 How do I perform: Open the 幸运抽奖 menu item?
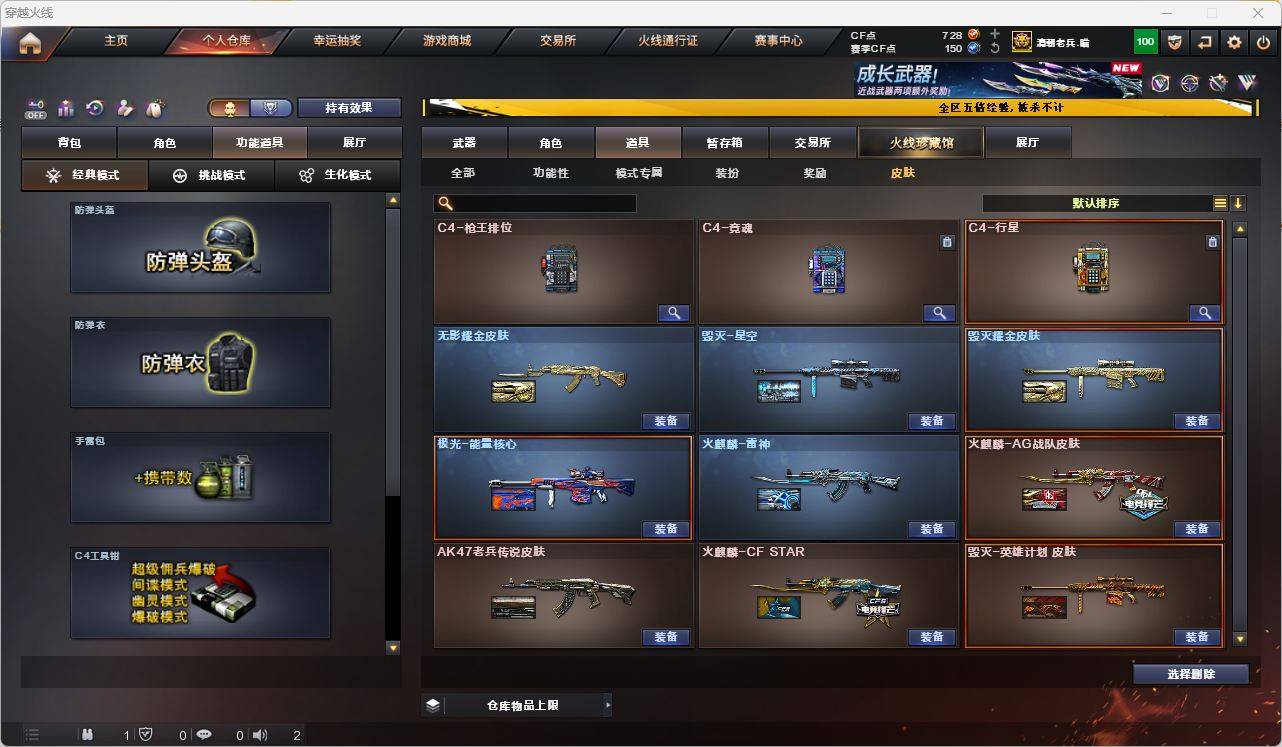pos(338,41)
